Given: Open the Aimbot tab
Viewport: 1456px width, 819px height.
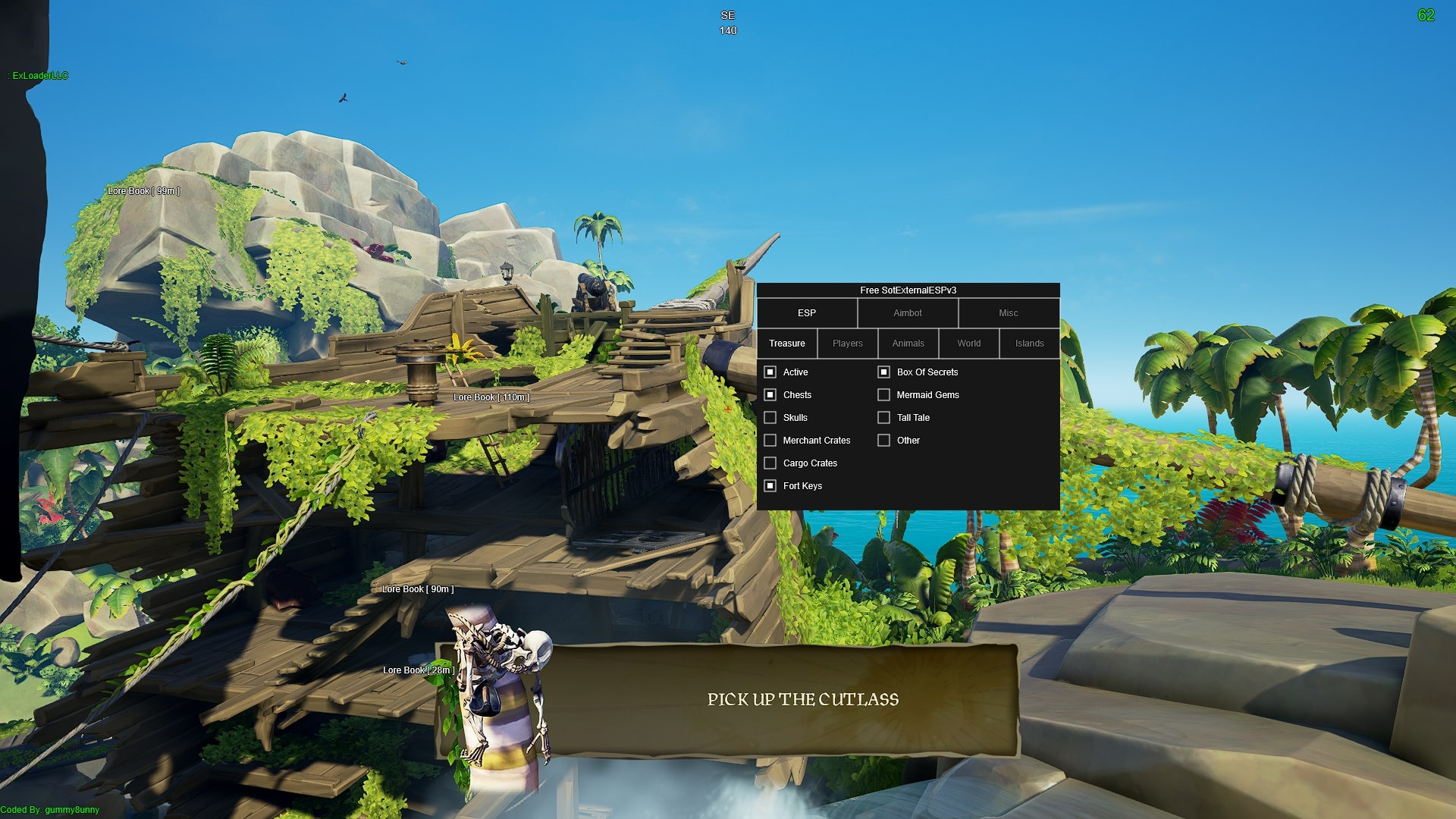Looking at the screenshot, I should pyautogui.click(x=908, y=313).
